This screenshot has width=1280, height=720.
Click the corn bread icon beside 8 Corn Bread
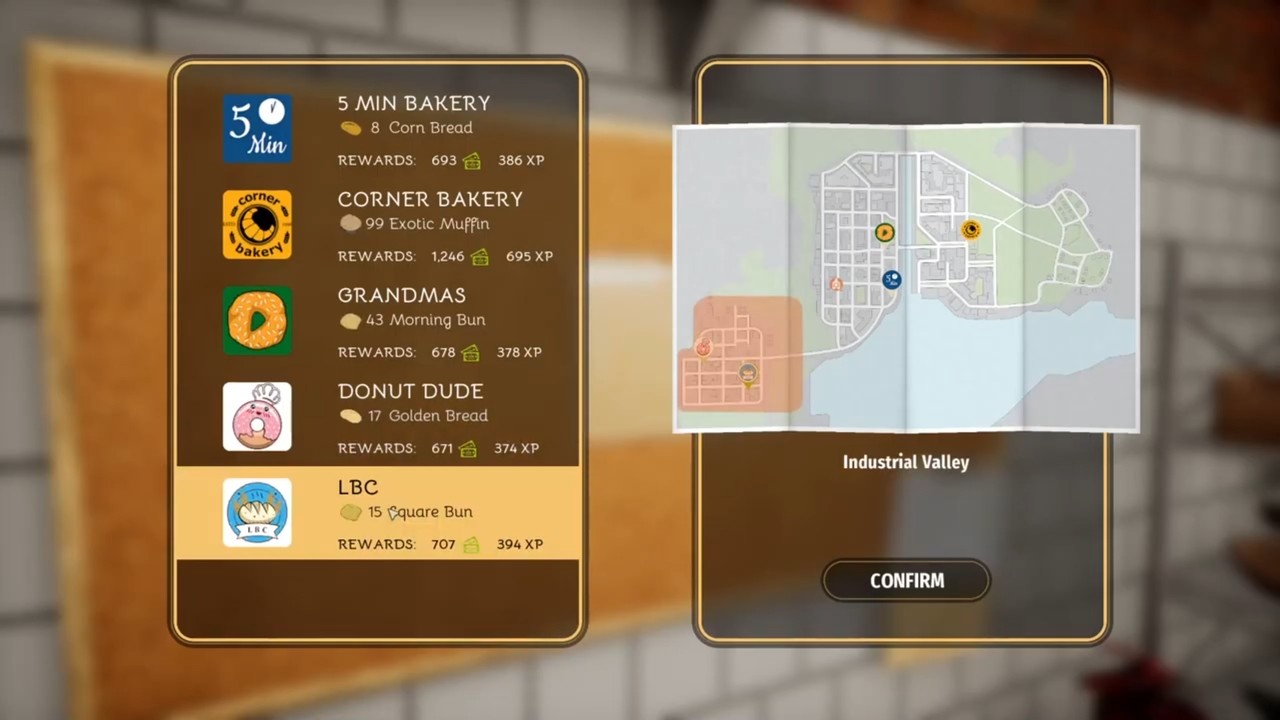tap(351, 127)
